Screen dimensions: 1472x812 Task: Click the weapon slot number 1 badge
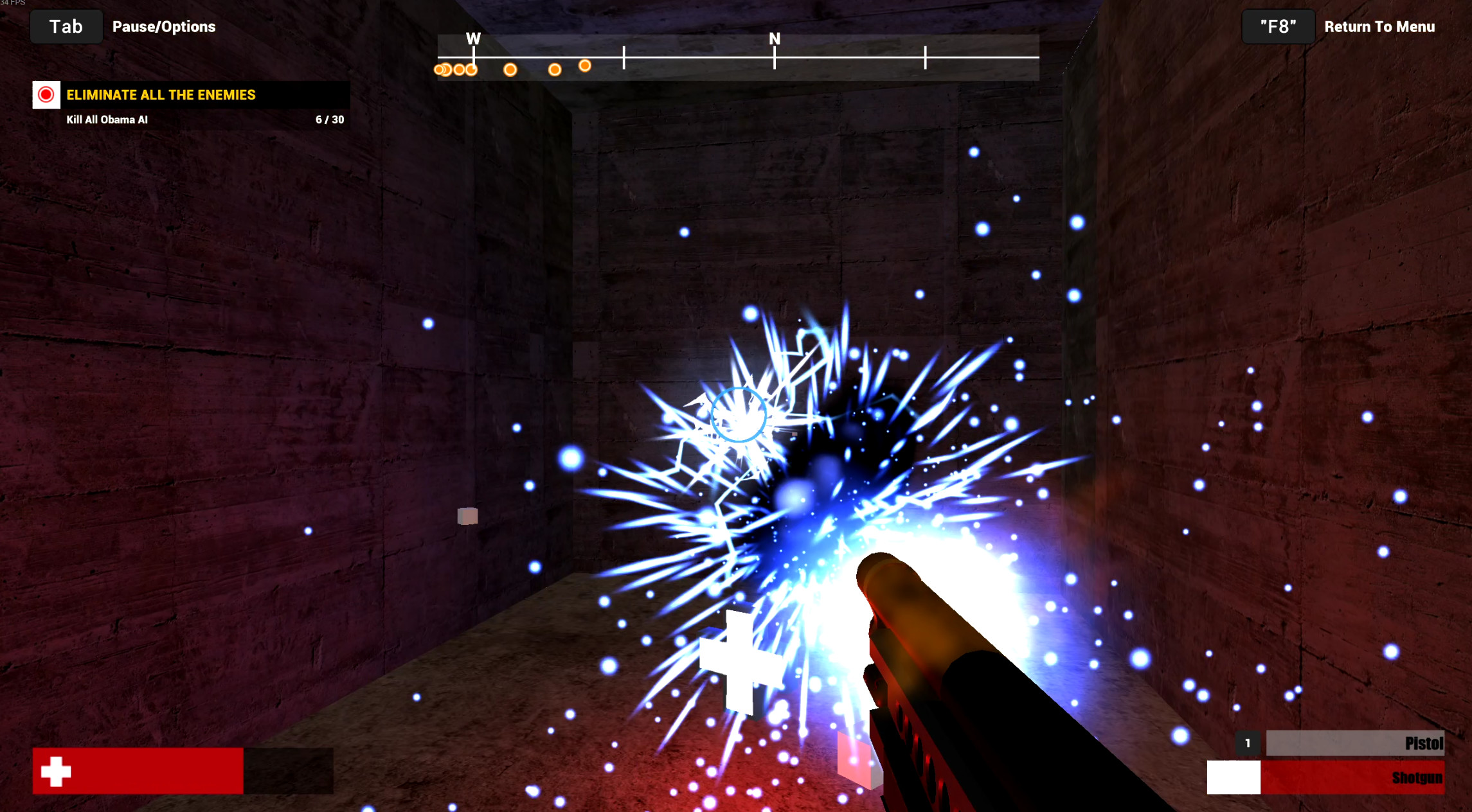1246,743
